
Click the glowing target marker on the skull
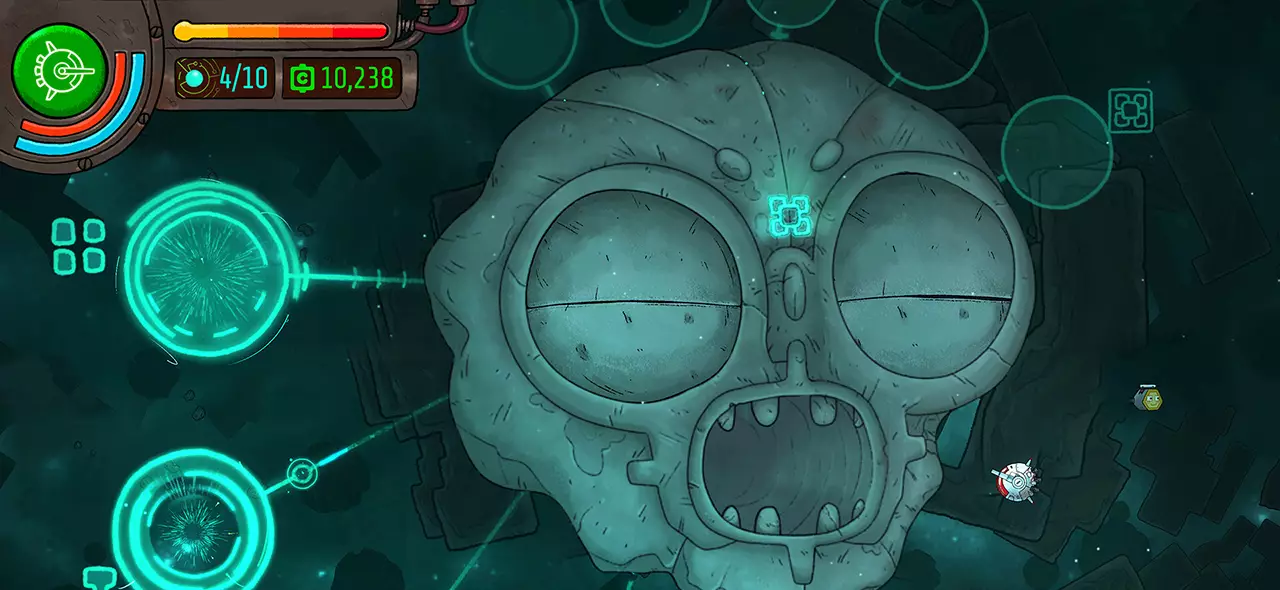pyautogui.click(x=788, y=214)
